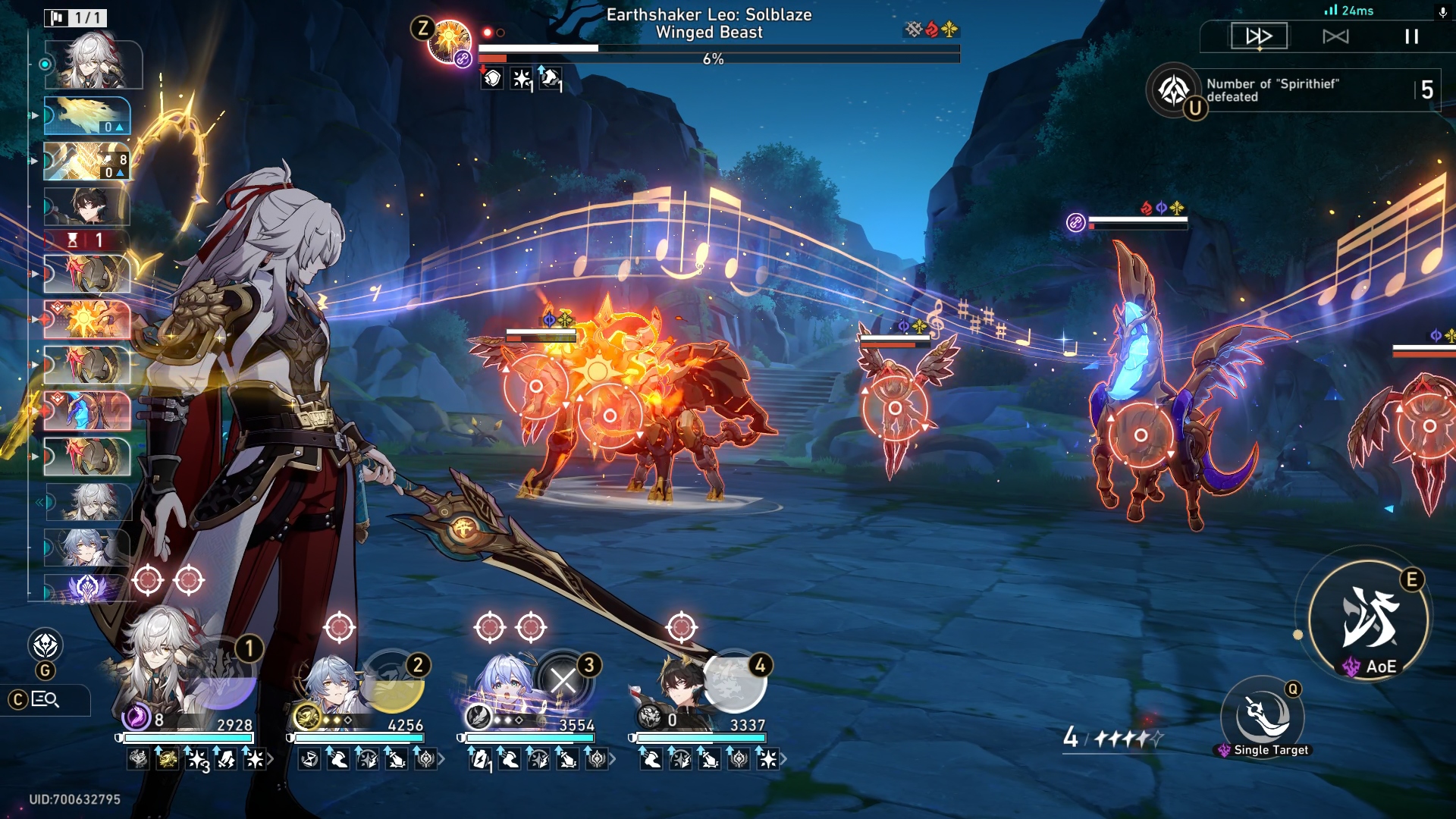The image size is (1456, 819).
Task: Open the enemy details magnifier view
Action: pos(45,699)
